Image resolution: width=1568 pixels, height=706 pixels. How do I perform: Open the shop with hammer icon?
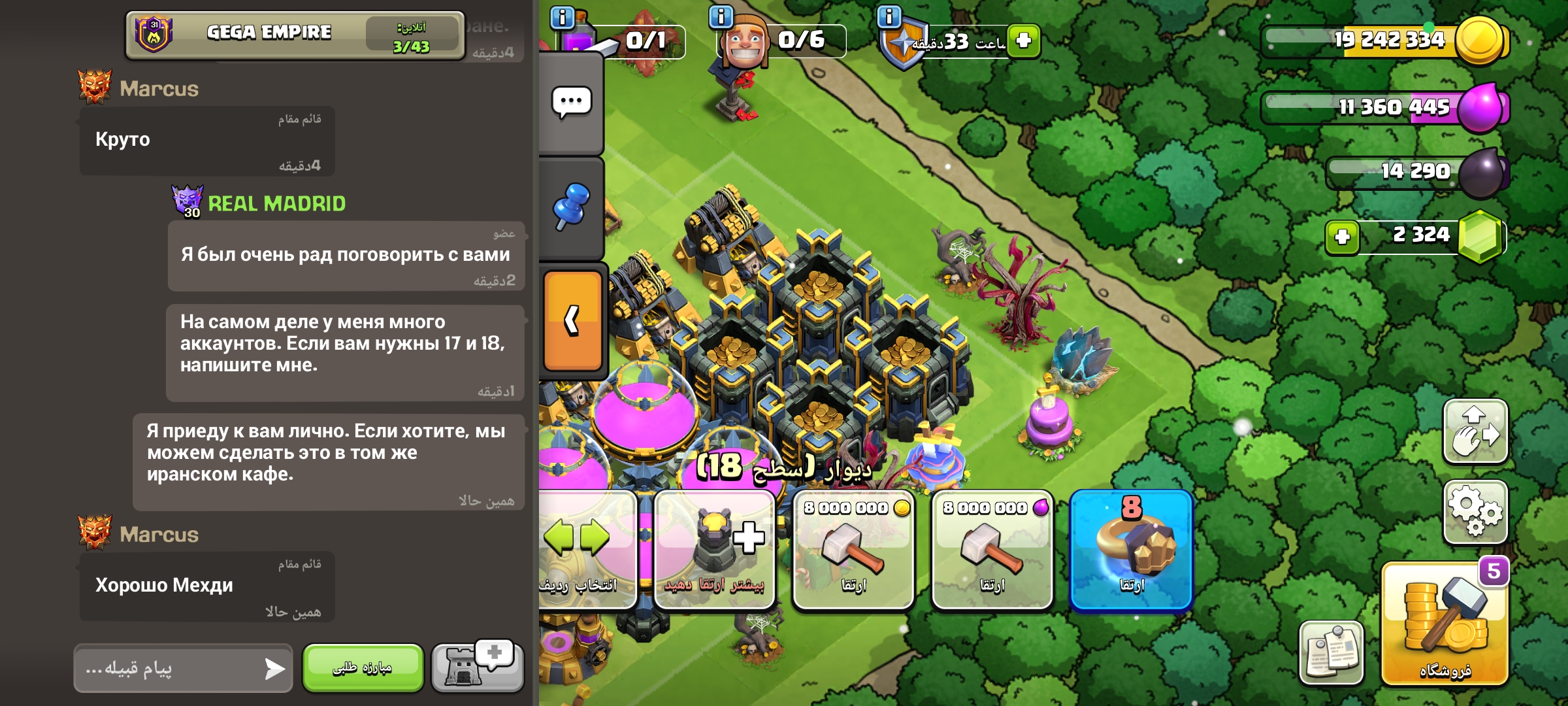[x=1445, y=624]
